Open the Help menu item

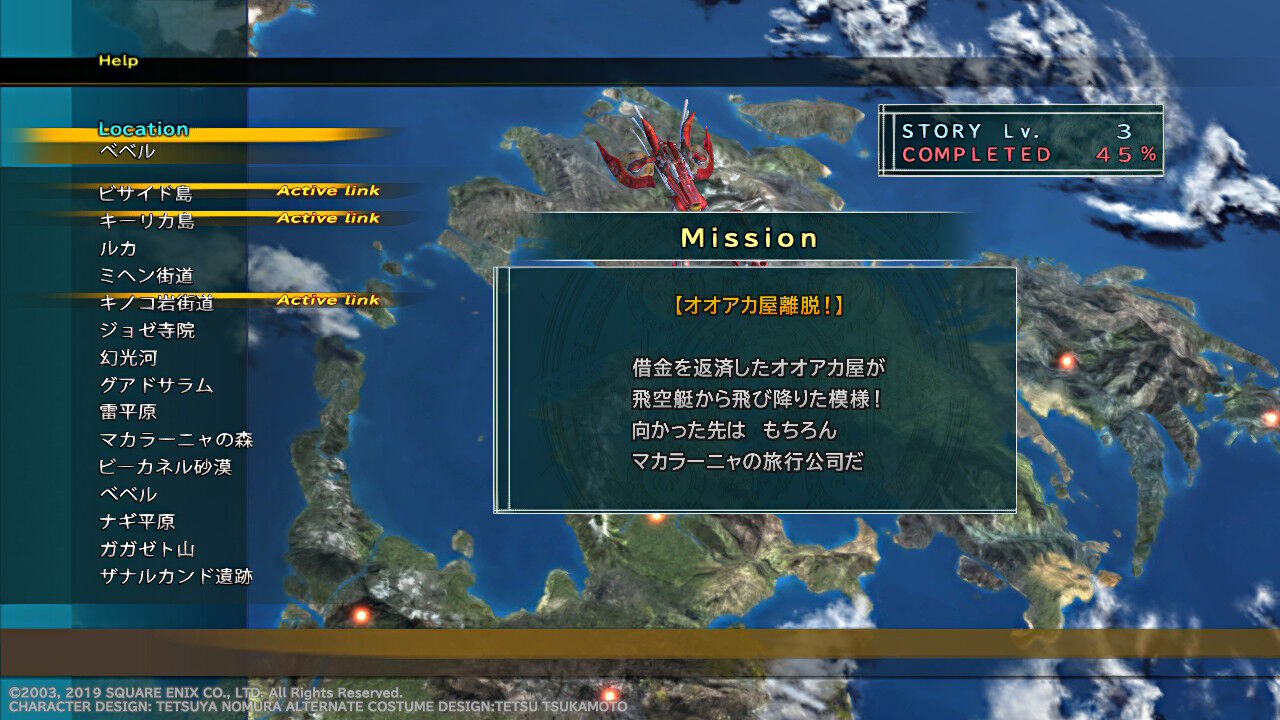[117, 61]
